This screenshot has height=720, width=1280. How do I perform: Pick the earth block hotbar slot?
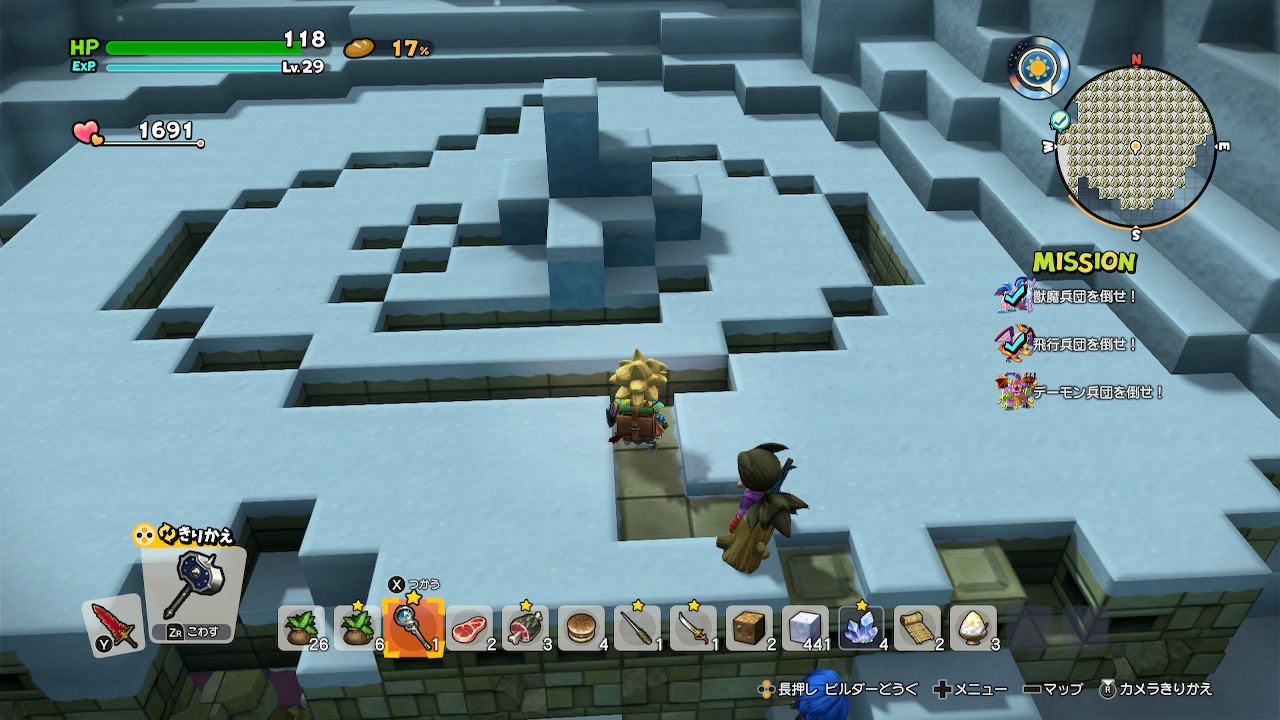(749, 629)
